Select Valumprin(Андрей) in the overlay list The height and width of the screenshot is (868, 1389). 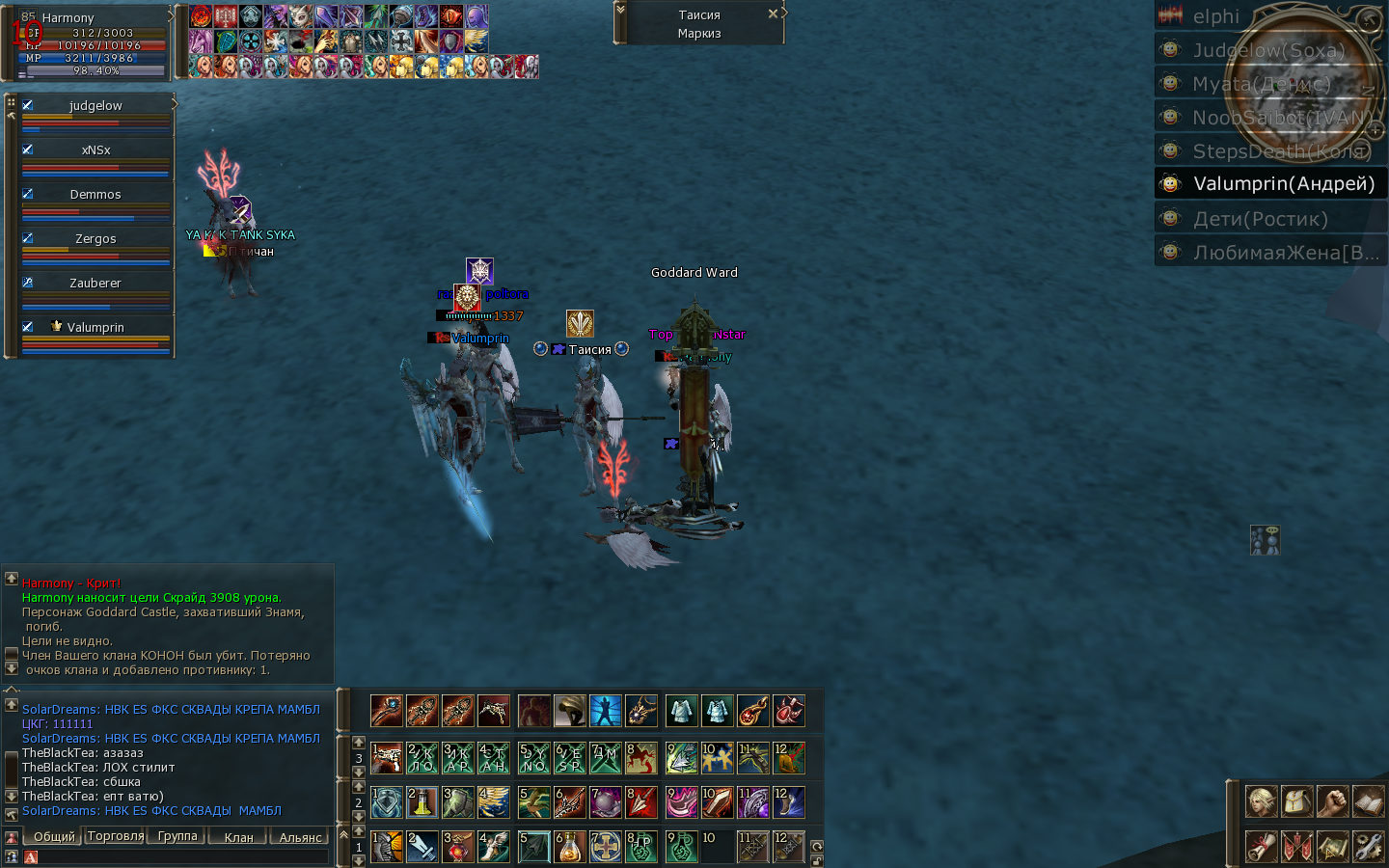click(x=1283, y=184)
